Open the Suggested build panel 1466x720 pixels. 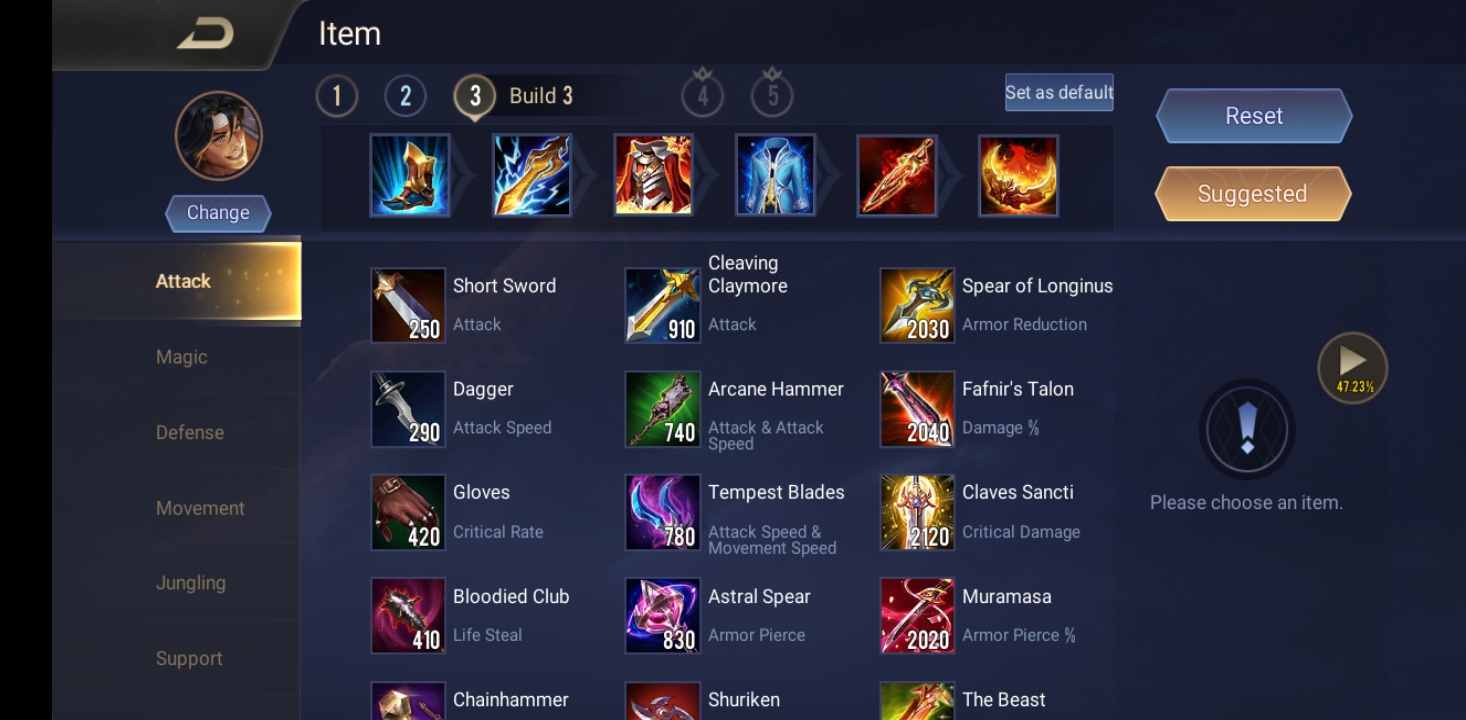(1251, 193)
